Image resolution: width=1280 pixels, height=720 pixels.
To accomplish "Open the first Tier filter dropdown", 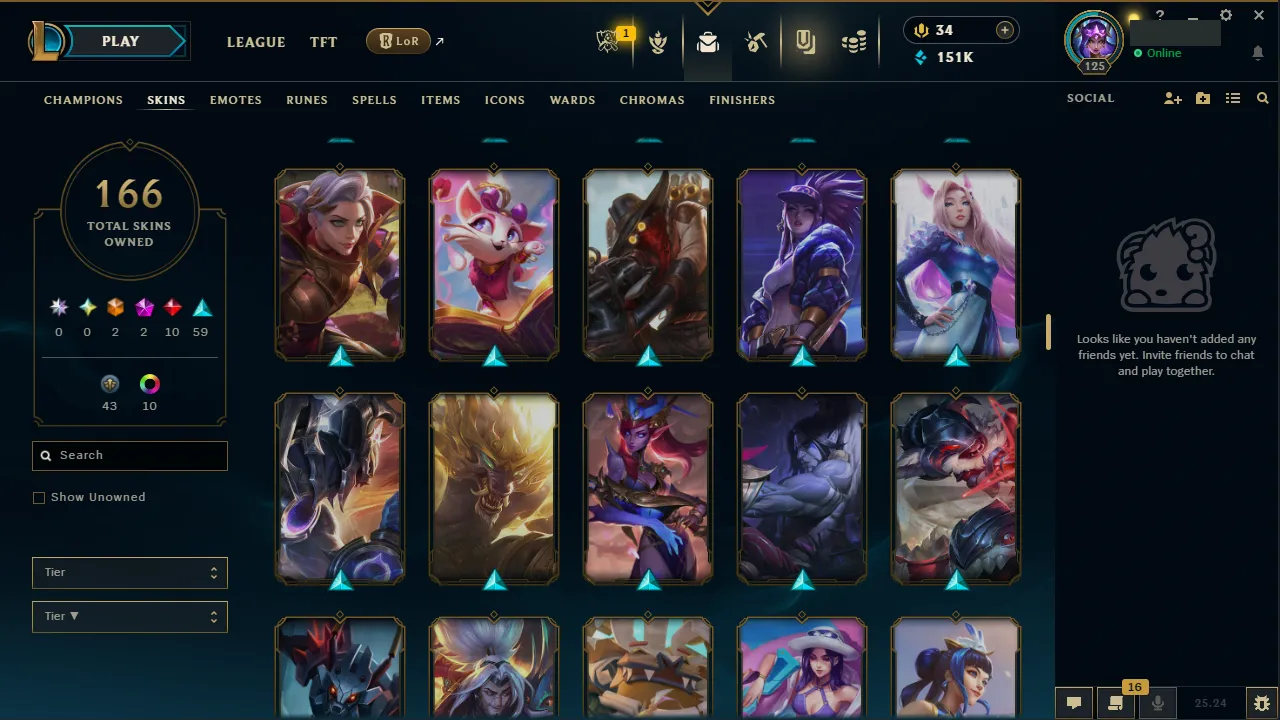I will 129,572.
